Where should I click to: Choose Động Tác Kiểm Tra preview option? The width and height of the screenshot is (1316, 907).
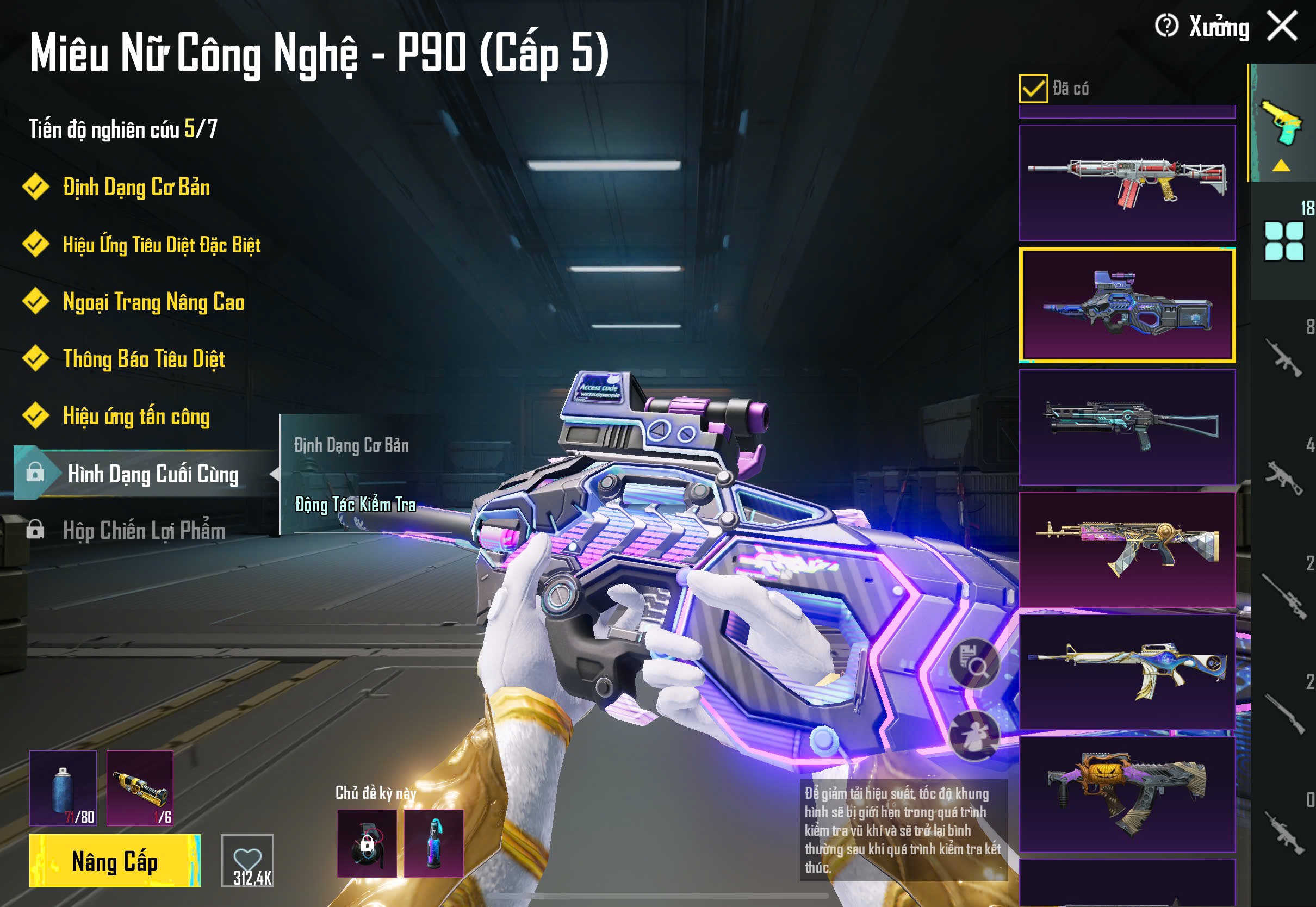click(356, 505)
